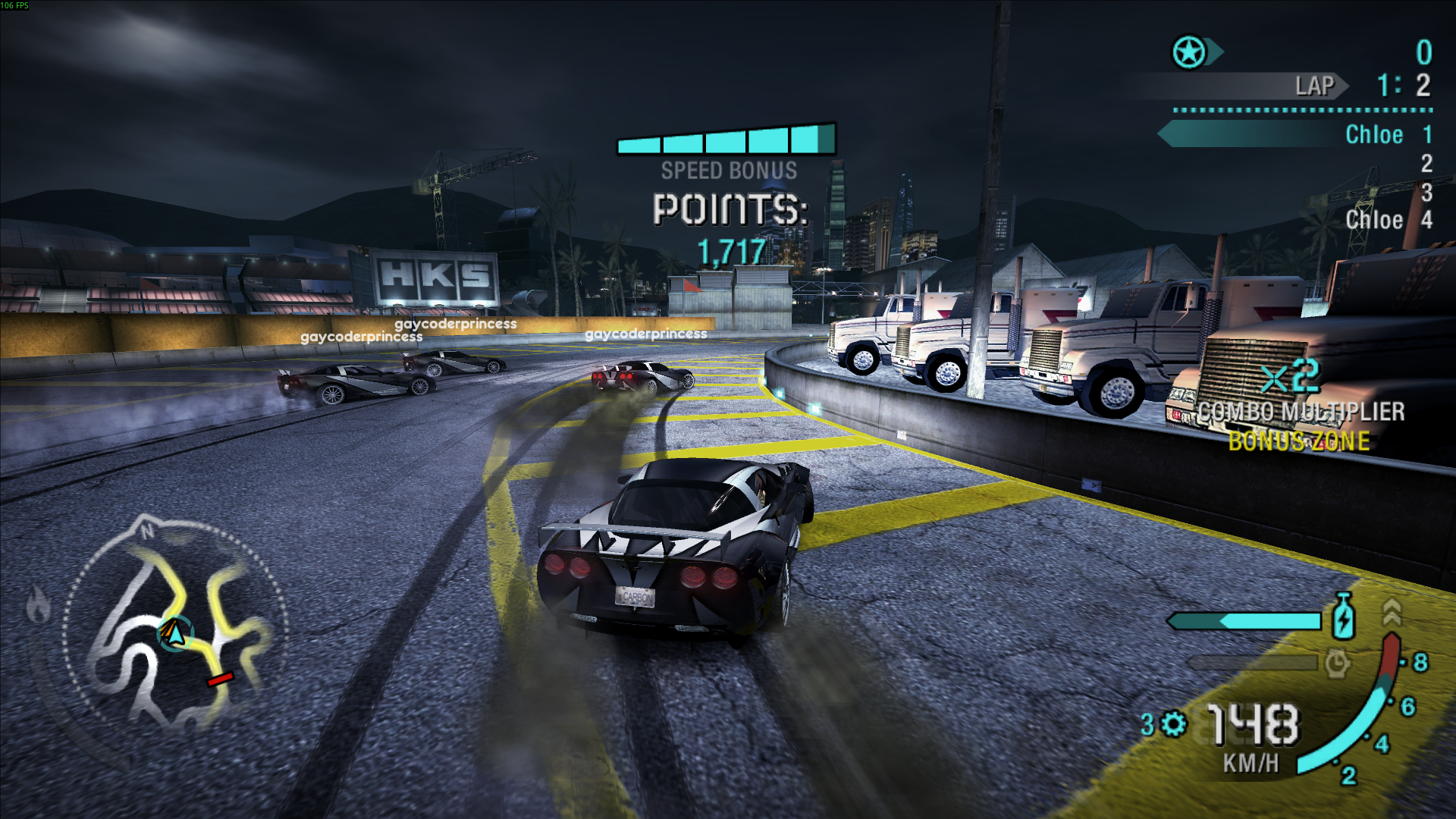Choose Chloe's first-place leaderboard row
This screenshot has width=1456, height=819.
(x=1297, y=135)
